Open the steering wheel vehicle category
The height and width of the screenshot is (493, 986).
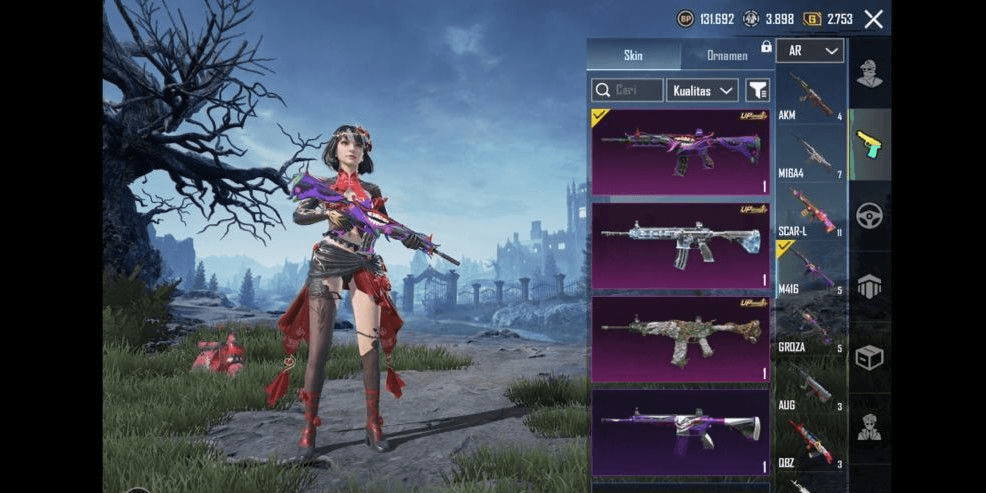point(869,215)
